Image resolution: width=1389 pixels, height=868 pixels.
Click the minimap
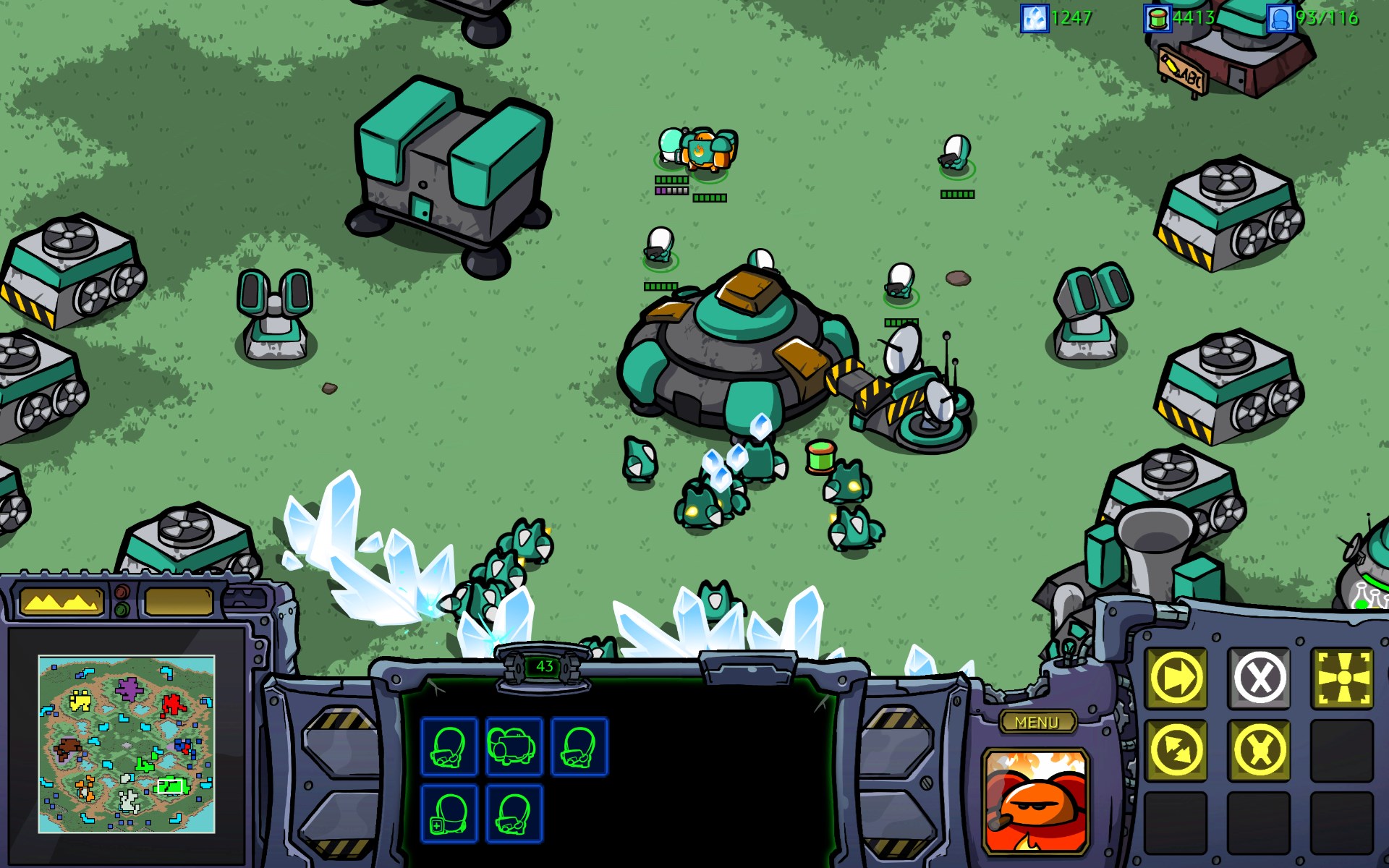[127, 744]
